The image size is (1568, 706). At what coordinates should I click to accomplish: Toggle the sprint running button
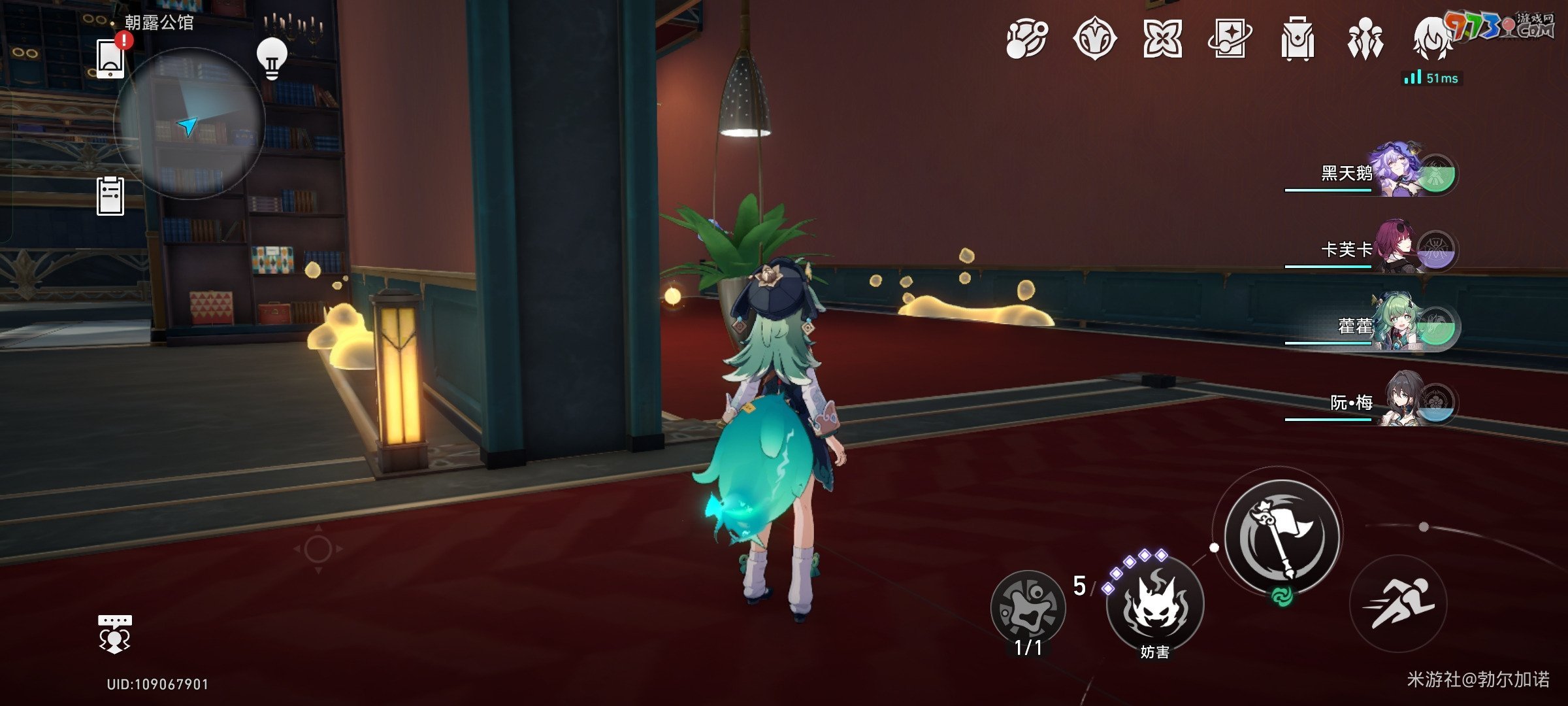1398,603
